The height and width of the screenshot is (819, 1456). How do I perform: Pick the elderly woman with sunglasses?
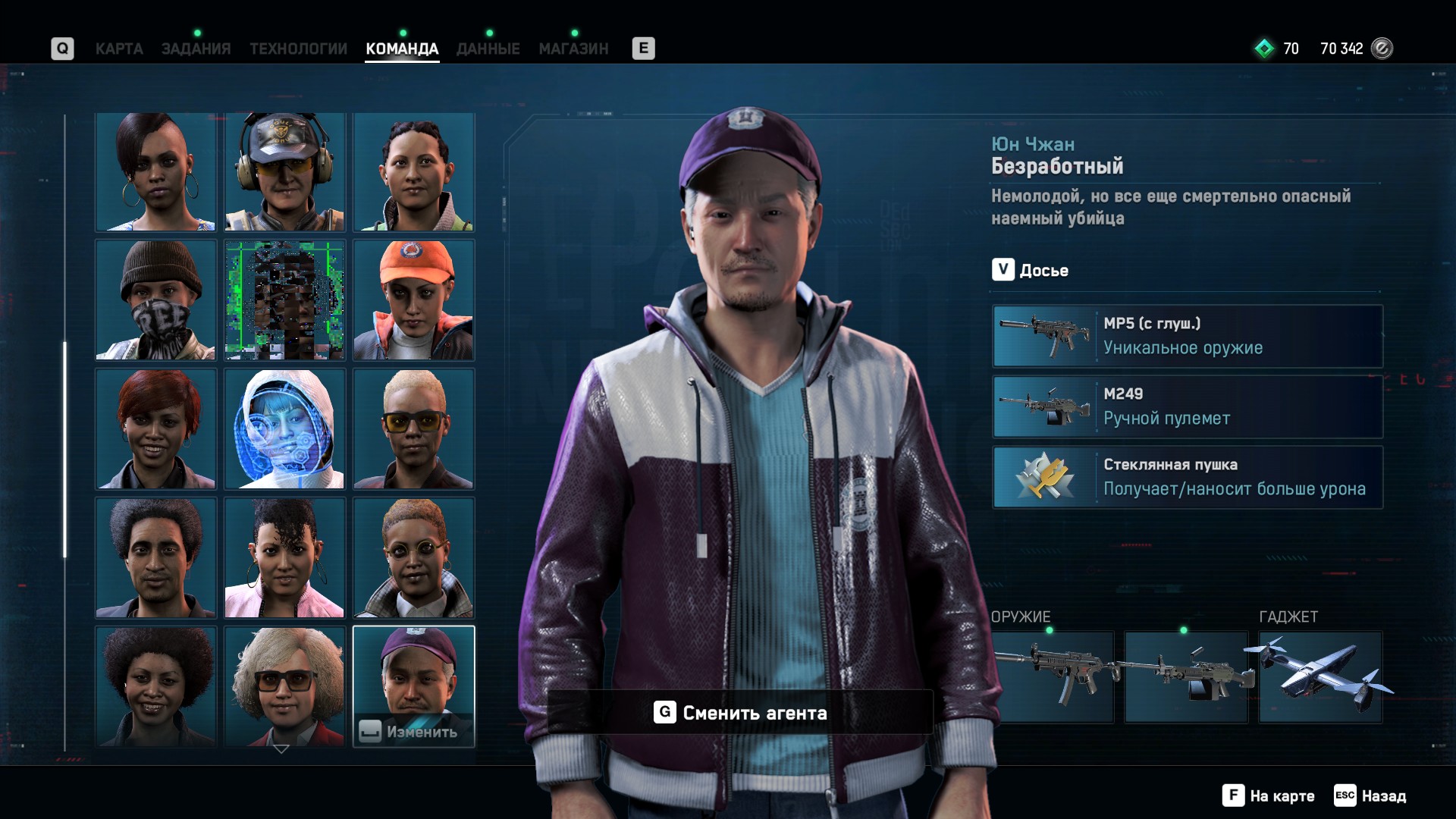click(285, 686)
